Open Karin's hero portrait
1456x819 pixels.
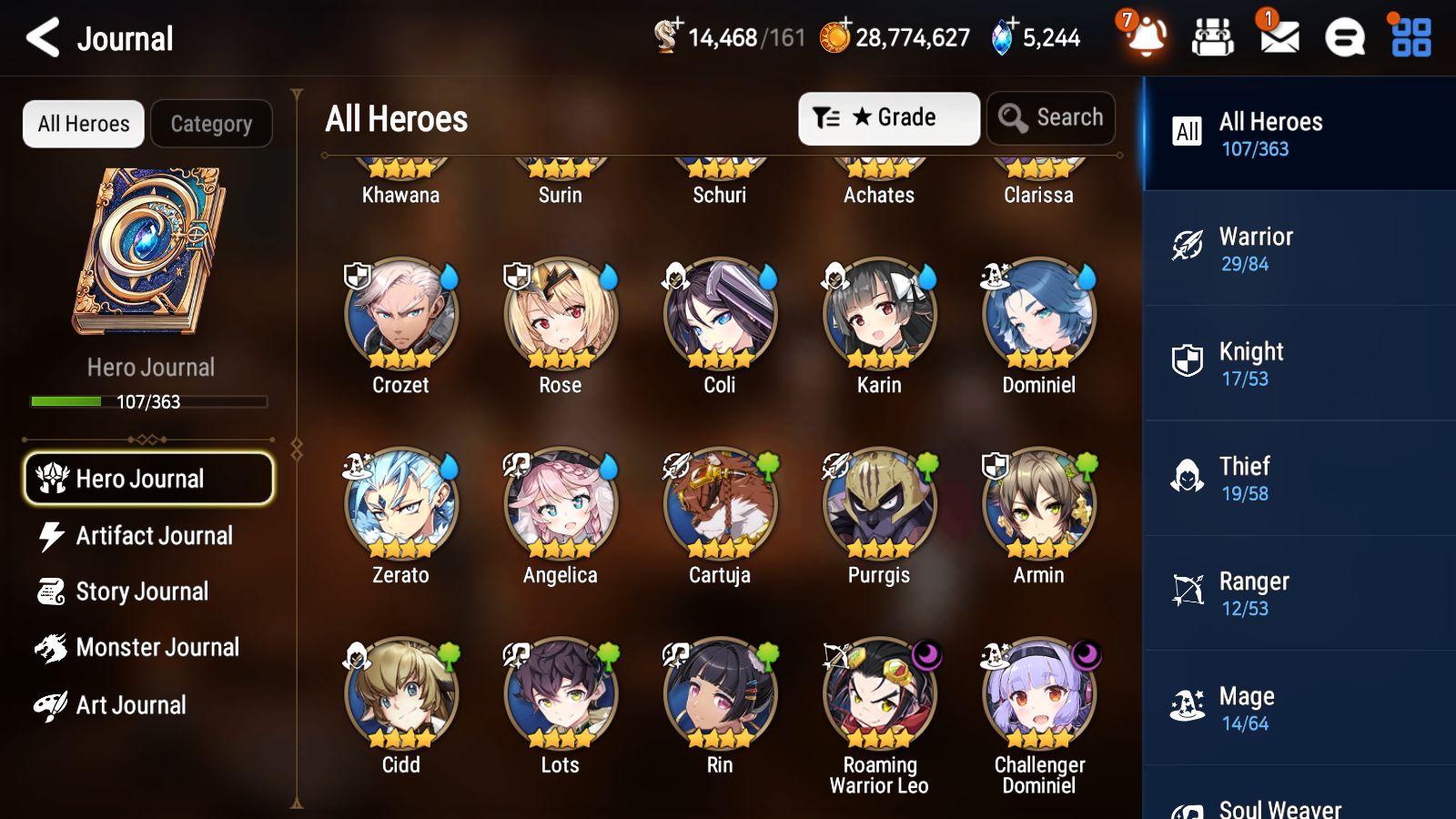pos(878,313)
